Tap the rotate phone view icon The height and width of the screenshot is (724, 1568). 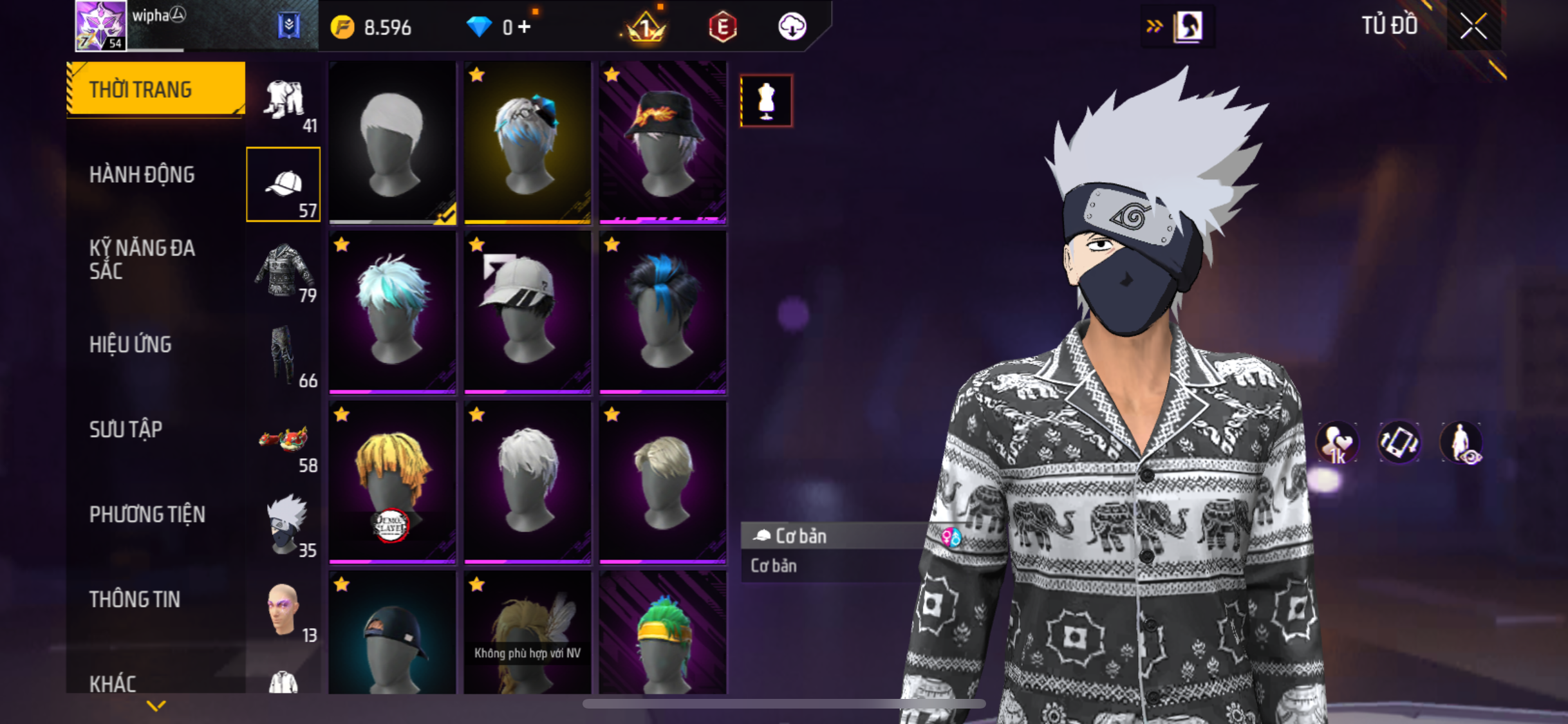point(1399,442)
